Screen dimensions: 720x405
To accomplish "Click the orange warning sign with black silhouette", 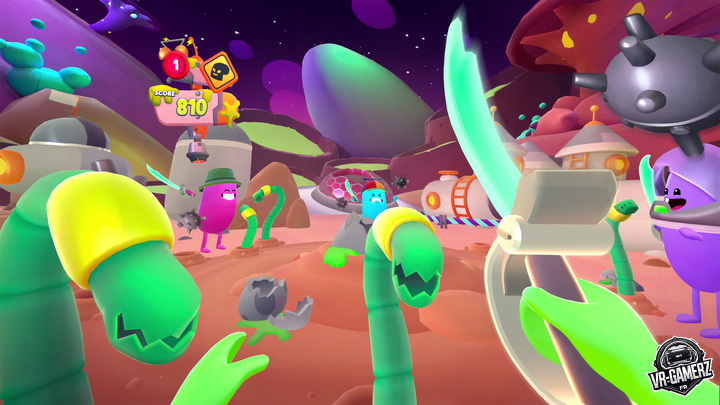I will 216,72.
